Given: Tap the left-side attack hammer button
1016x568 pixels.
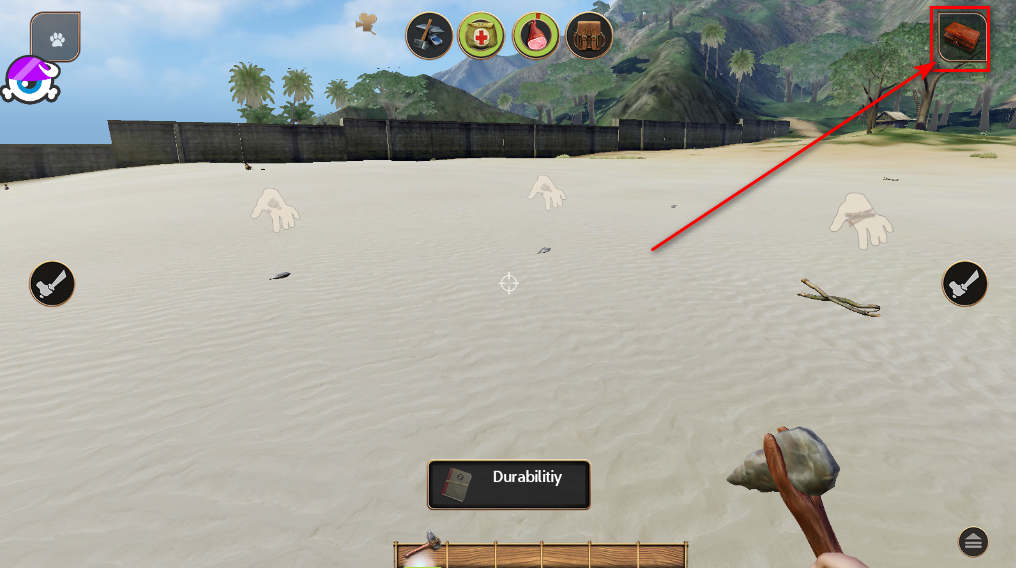Looking at the screenshot, I should [52, 284].
